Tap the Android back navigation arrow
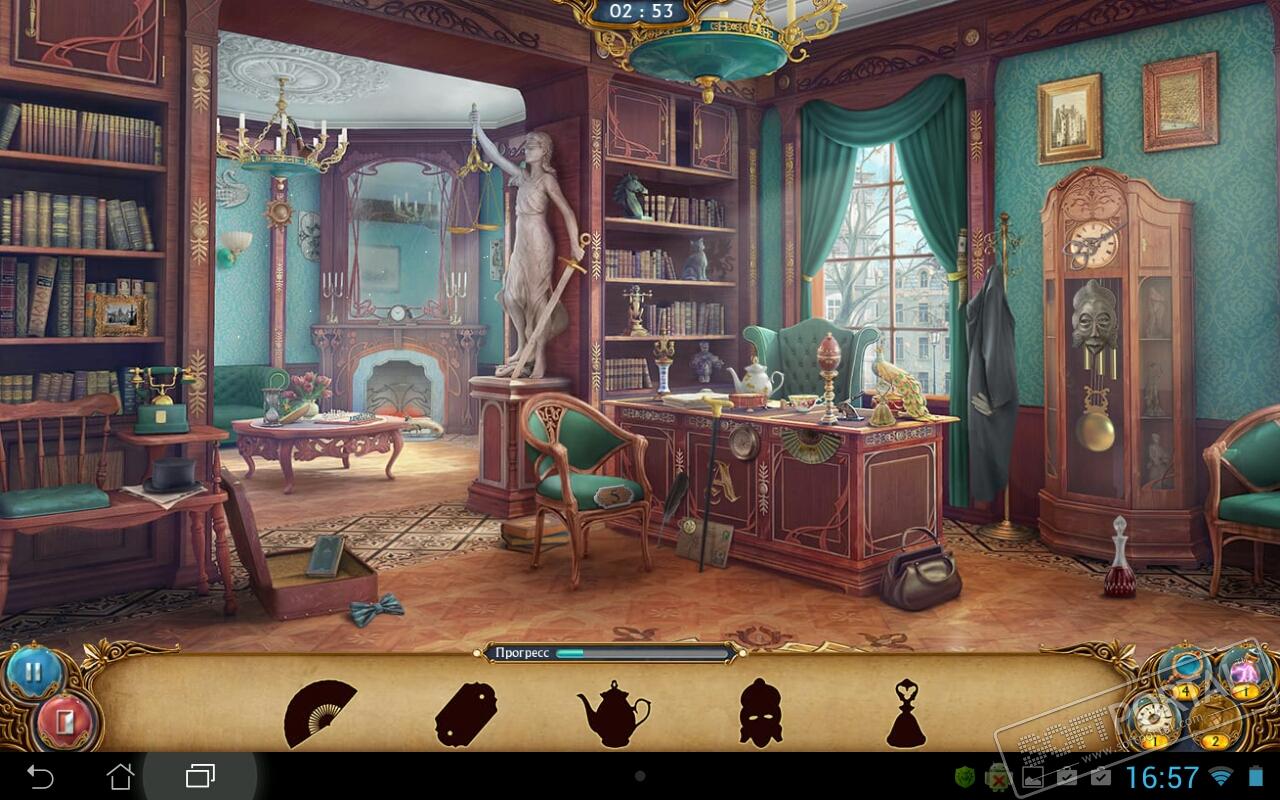Screen dimensions: 1280x800 [x=40, y=776]
